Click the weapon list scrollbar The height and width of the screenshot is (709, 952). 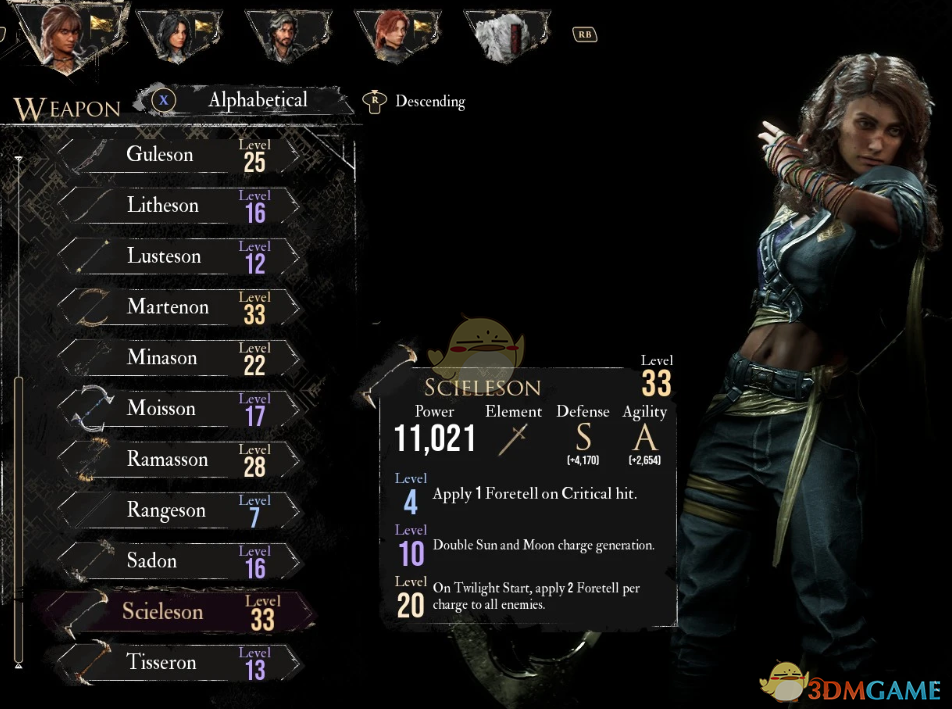tap(17, 520)
